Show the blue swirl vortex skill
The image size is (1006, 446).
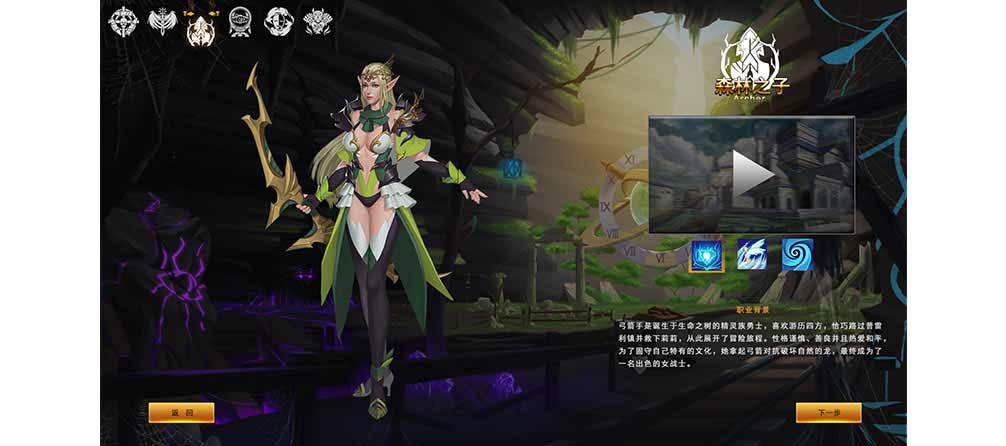797,254
